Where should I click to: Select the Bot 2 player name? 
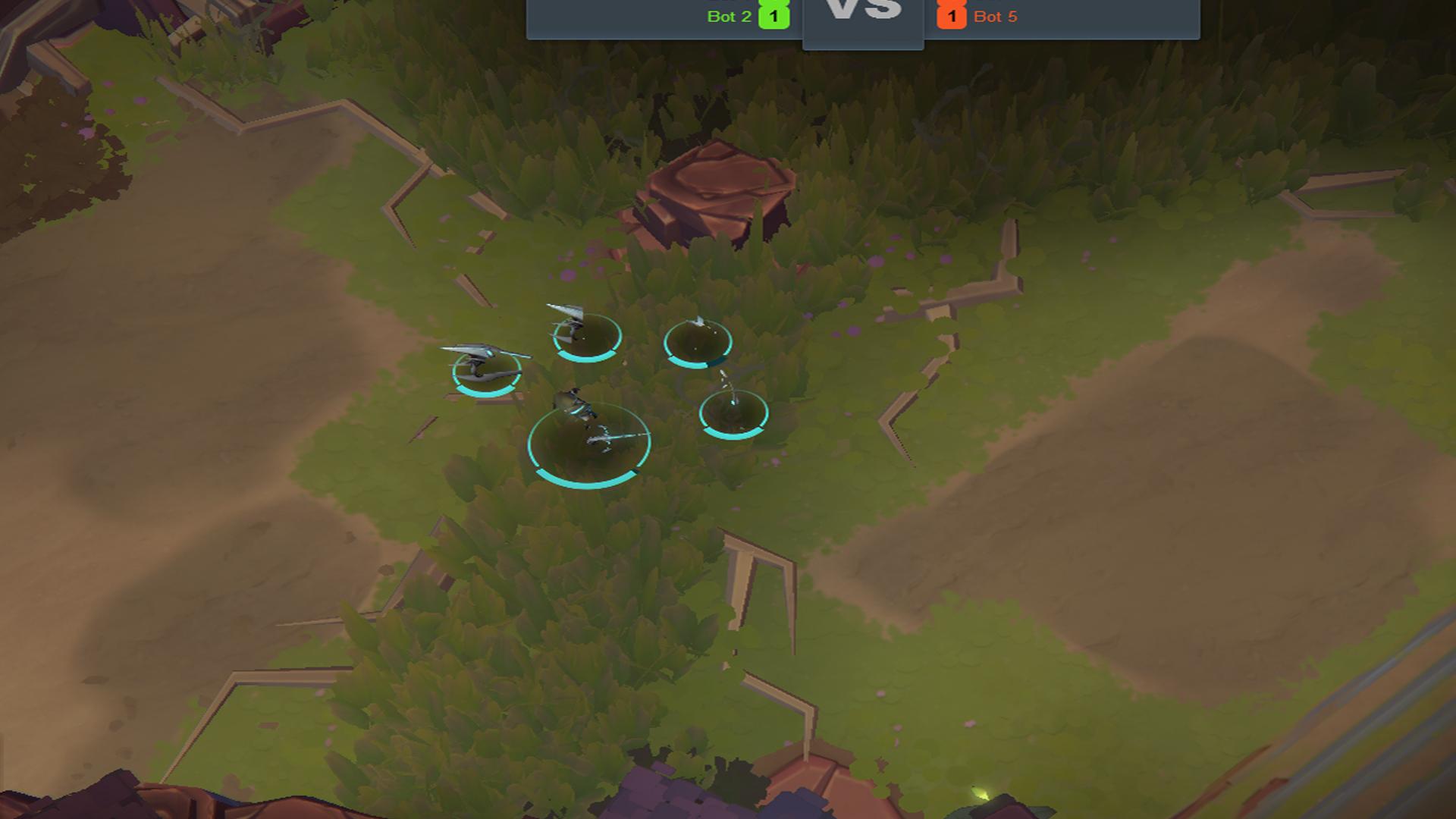tap(729, 17)
